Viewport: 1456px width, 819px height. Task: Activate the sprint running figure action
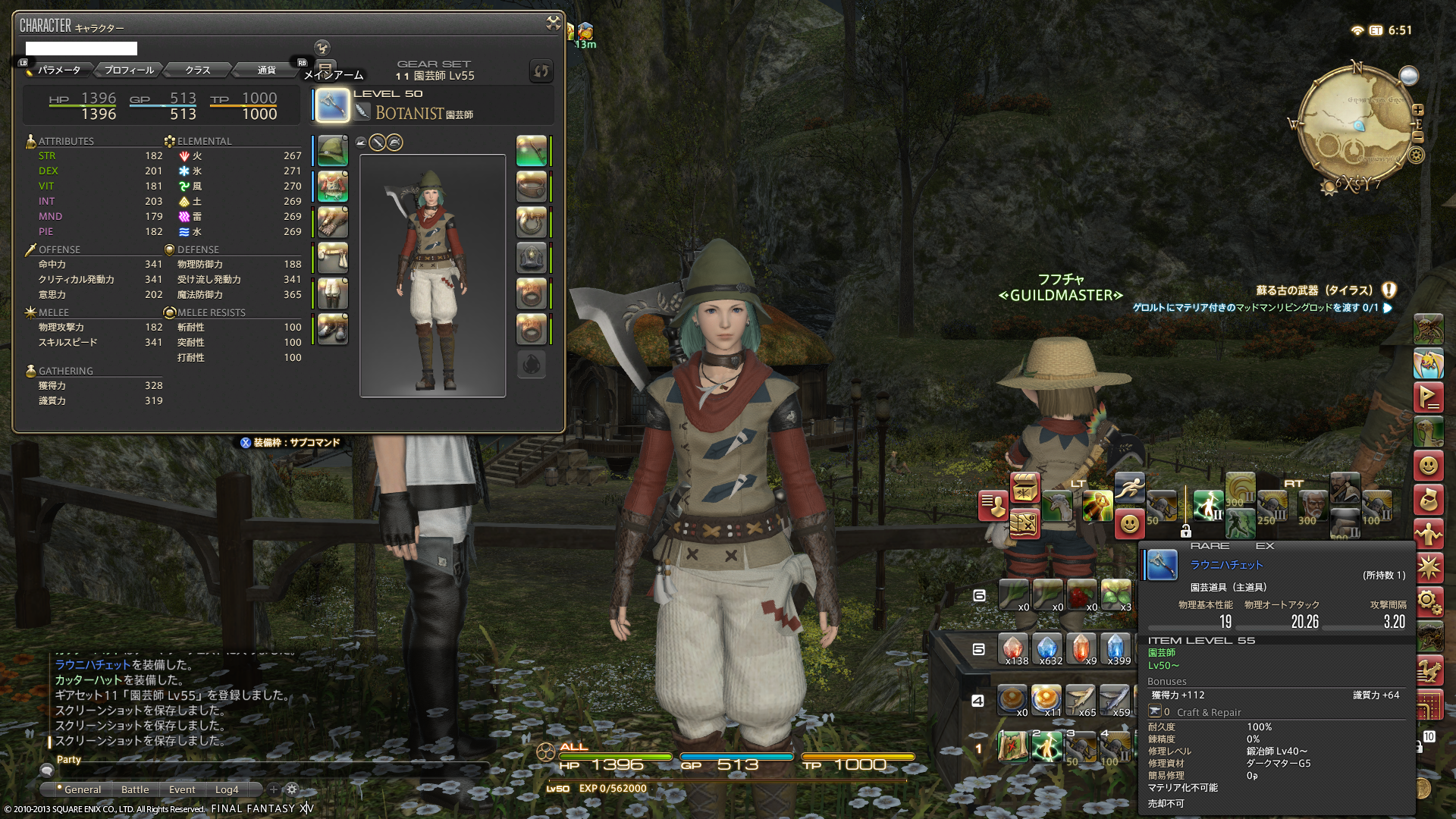1129,488
